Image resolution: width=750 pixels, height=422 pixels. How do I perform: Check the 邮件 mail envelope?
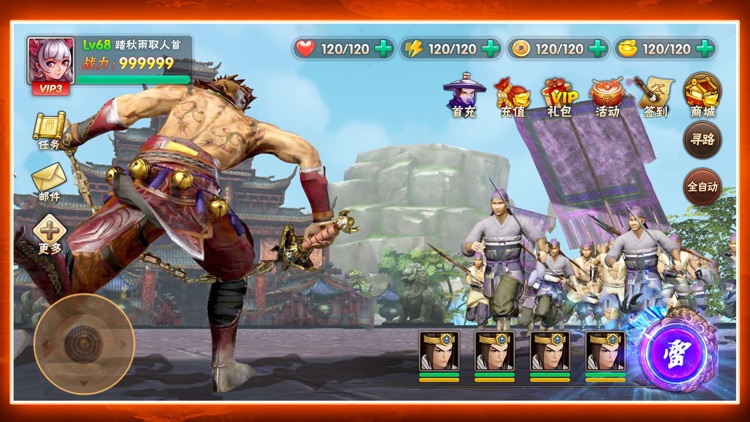tap(49, 182)
